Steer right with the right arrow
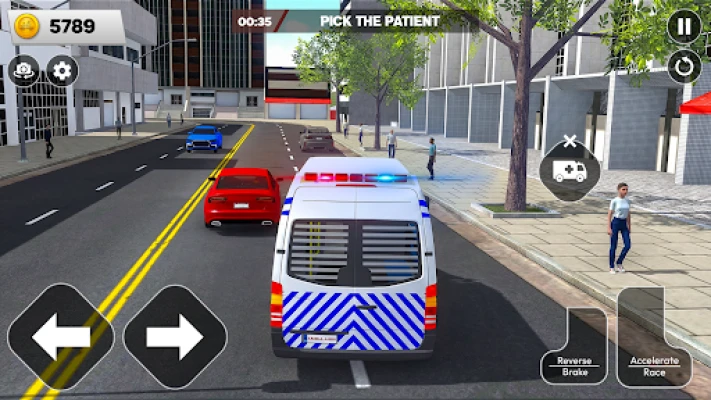This screenshot has height=400, width=711. pyautogui.click(x=175, y=337)
